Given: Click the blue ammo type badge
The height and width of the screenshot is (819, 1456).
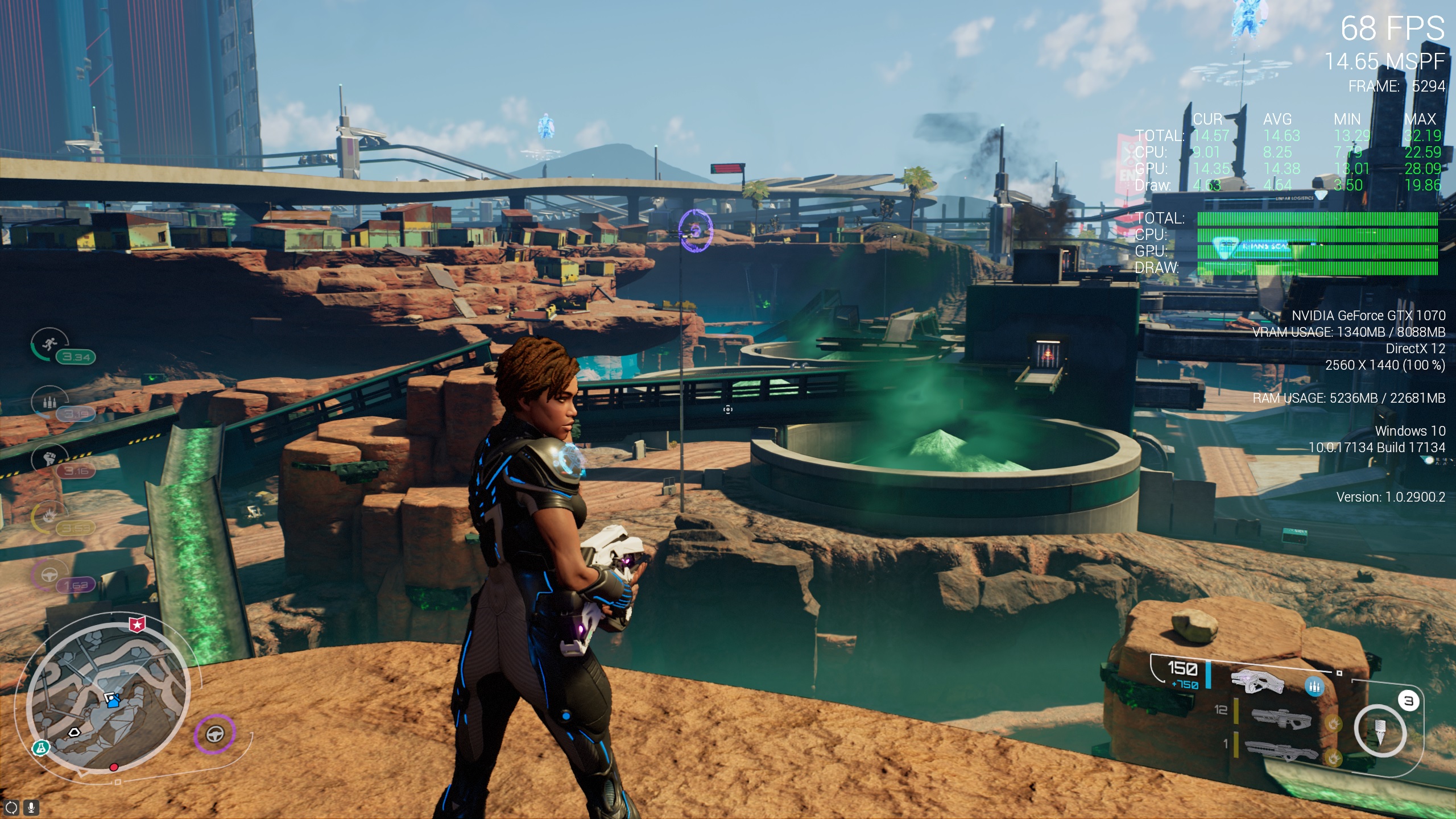Looking at the screenshot, I should click(1313, 687).
